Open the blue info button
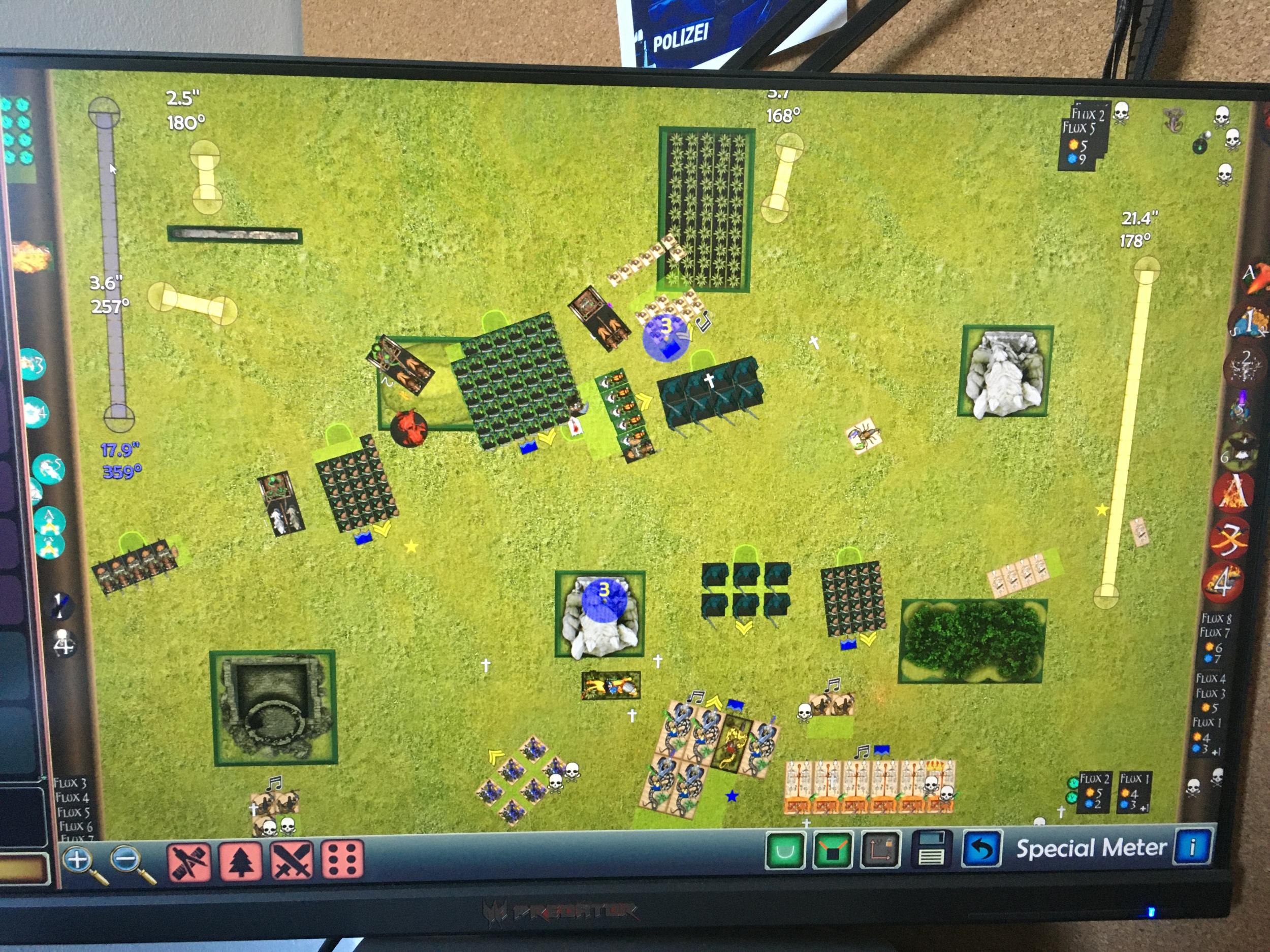 pos(1191,845)
